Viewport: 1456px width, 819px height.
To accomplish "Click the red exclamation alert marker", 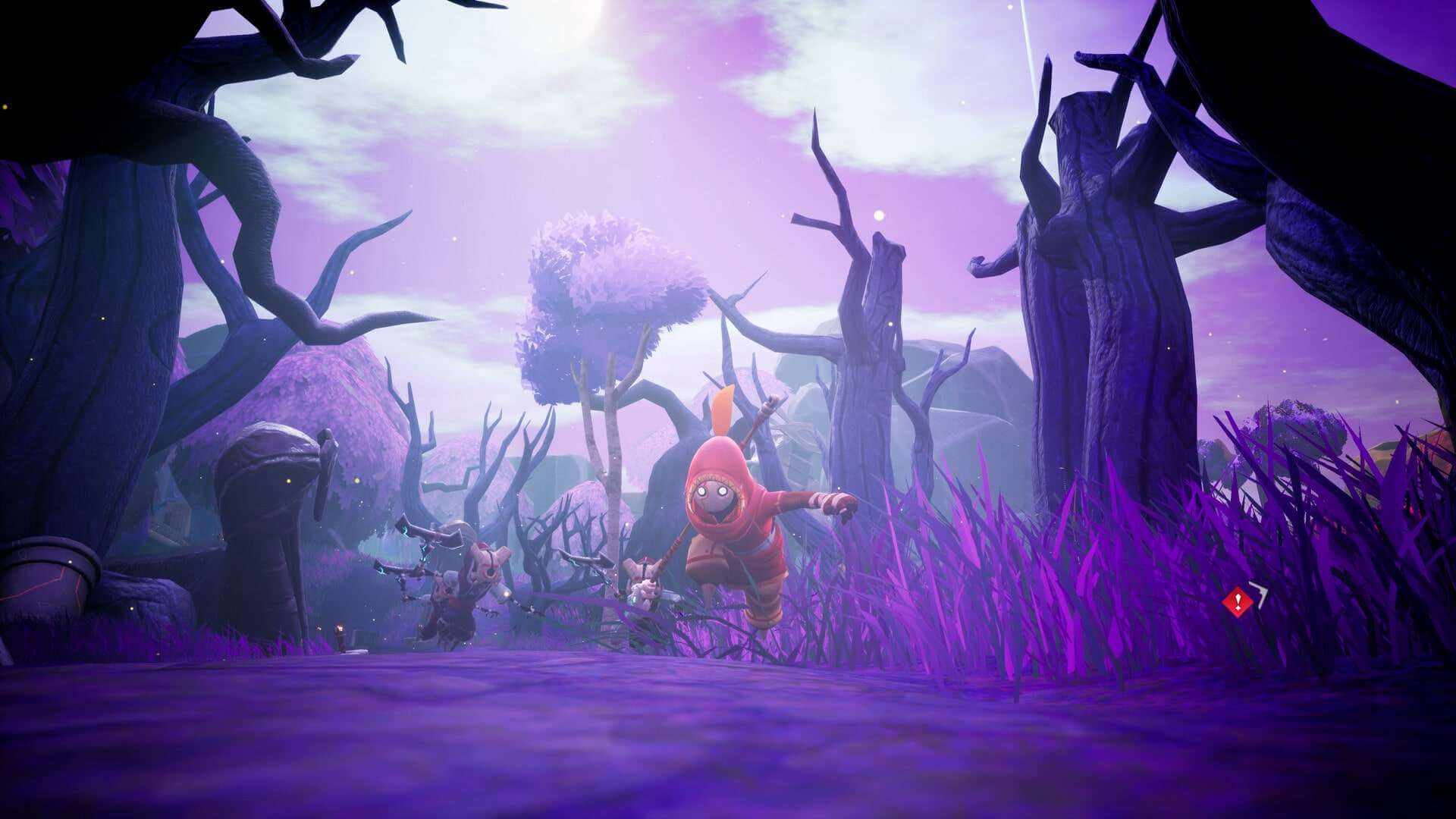I will click(1238, 602).
